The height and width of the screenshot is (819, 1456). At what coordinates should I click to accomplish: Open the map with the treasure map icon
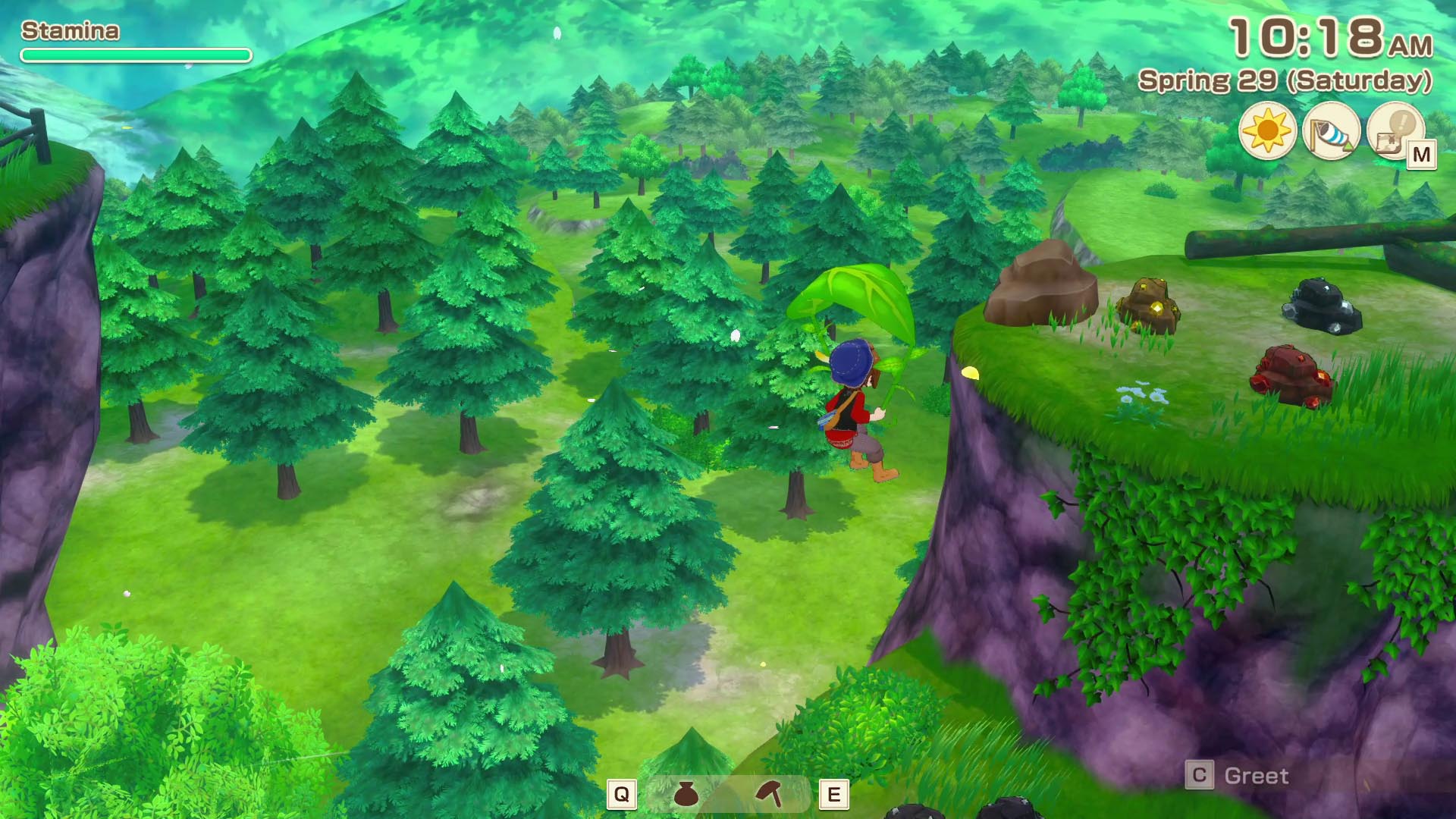[1395, 131]
